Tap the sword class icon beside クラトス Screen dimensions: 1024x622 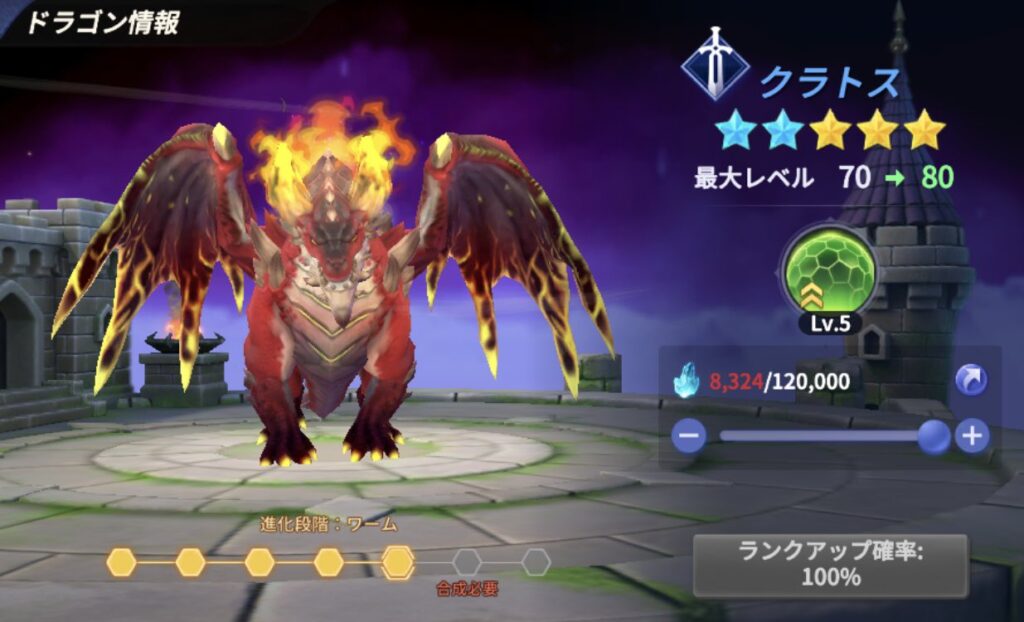point(714,65)
